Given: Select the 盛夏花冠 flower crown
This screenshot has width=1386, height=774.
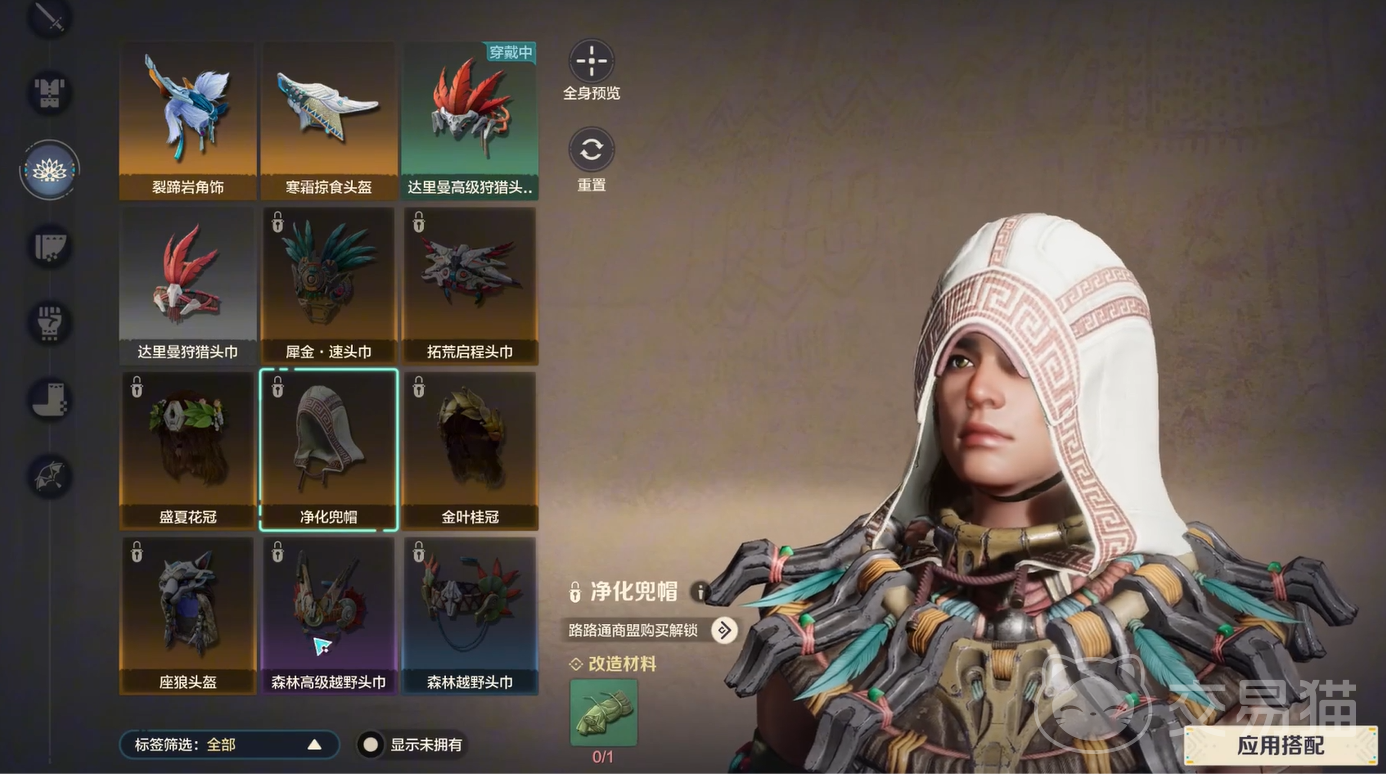Looking at the screenshot, I should (187, 450).
